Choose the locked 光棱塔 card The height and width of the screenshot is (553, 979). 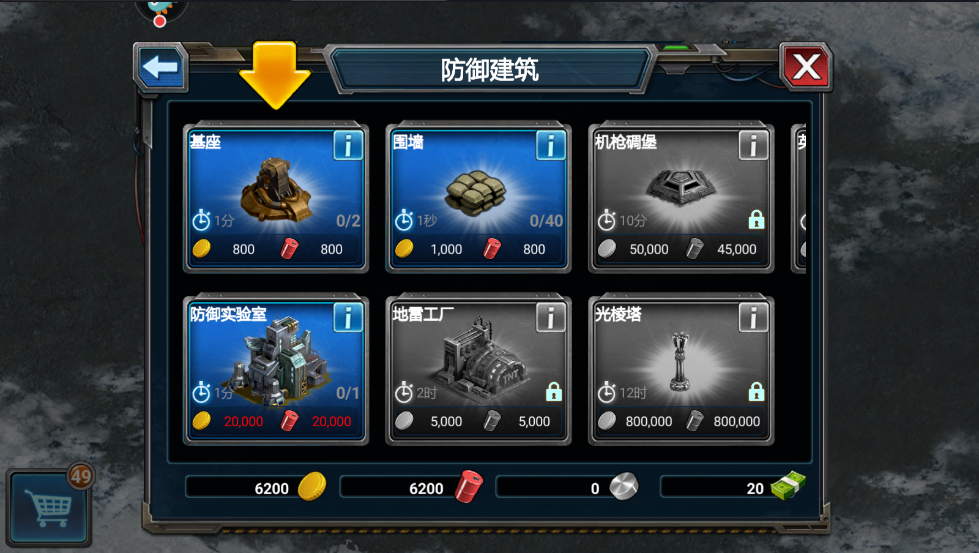(x=681, y=367)
